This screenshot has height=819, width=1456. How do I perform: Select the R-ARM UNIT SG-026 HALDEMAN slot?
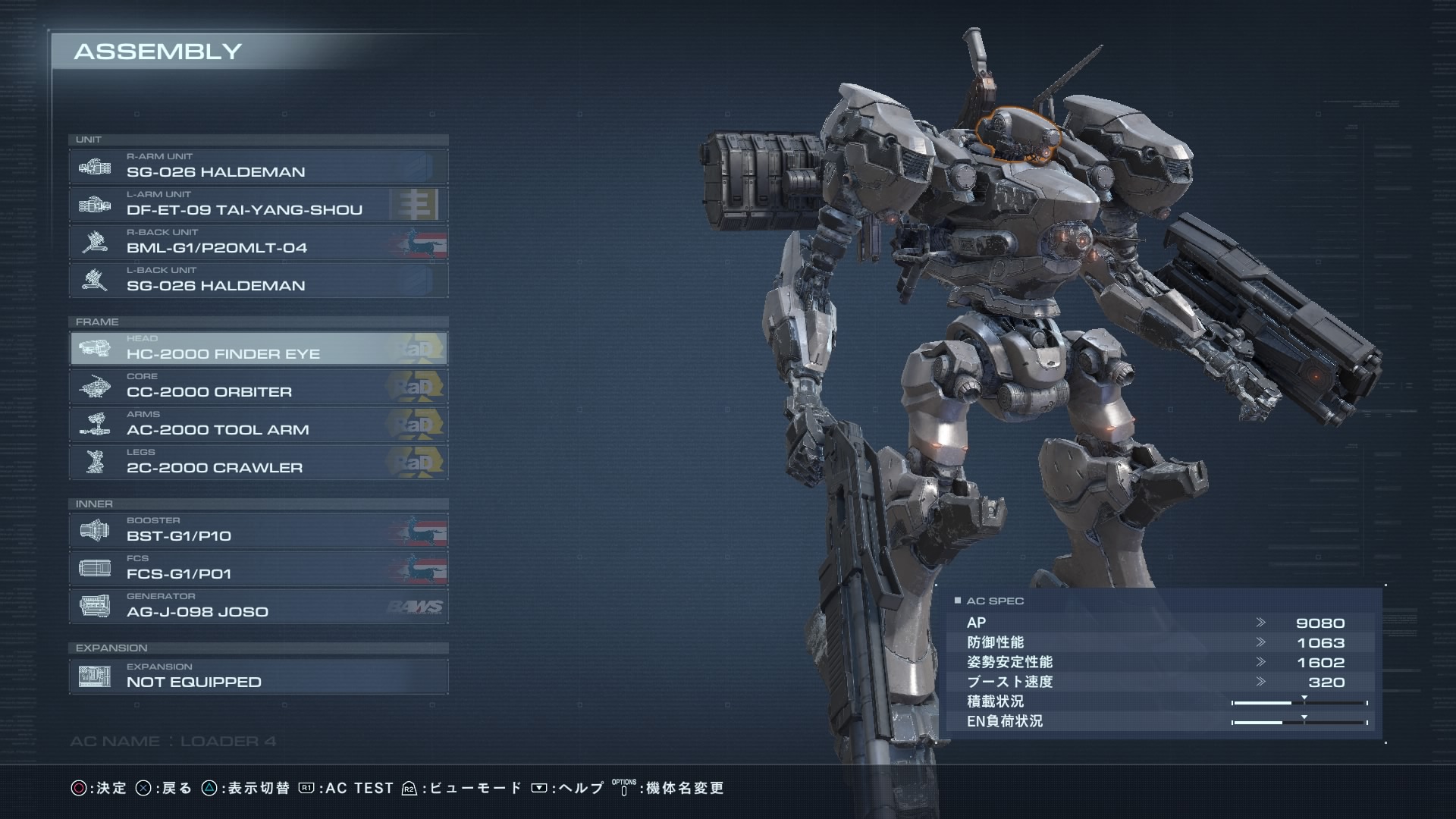pos(258,166)
